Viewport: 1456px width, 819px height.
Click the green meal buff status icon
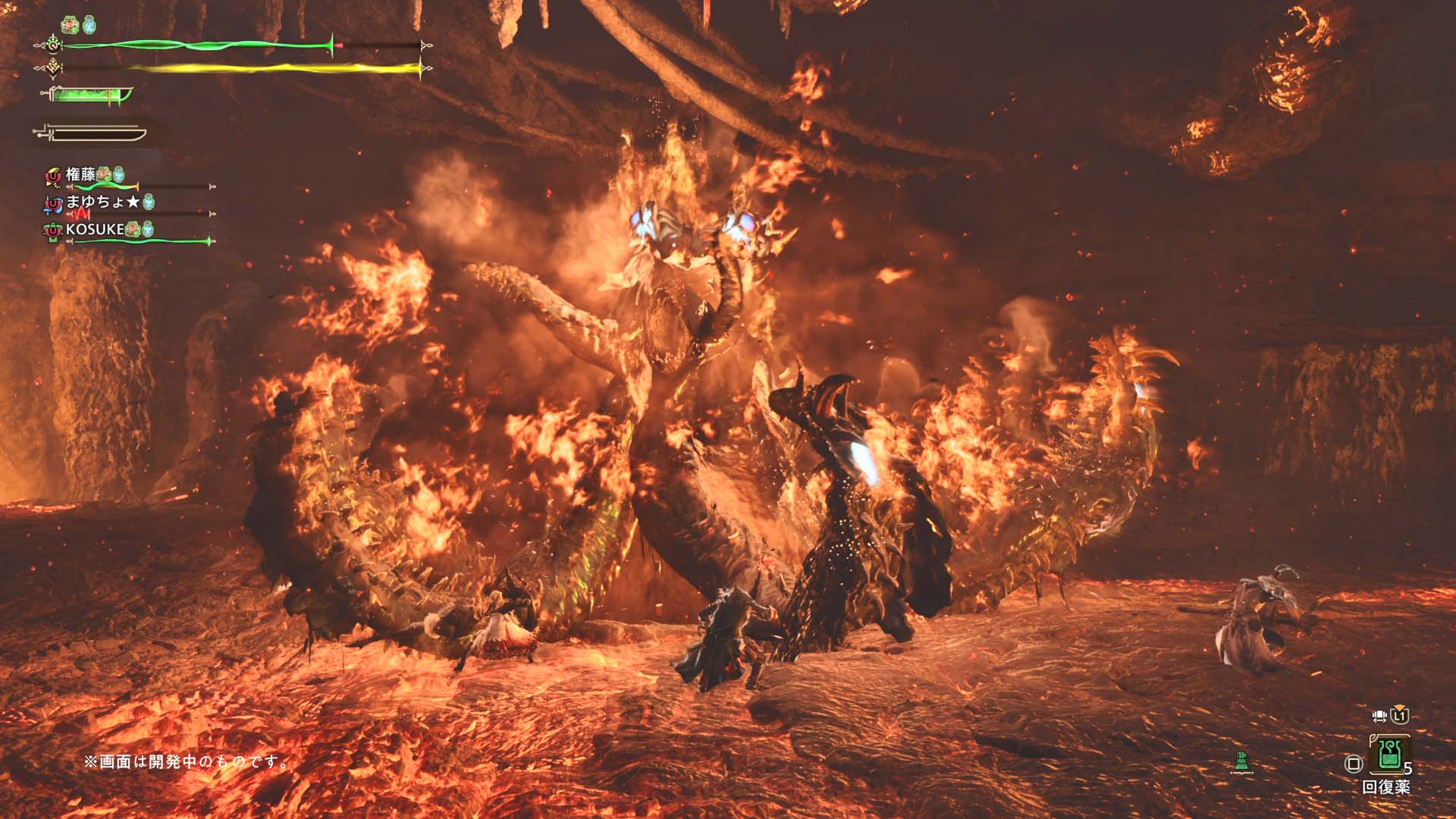click(71, 25)
